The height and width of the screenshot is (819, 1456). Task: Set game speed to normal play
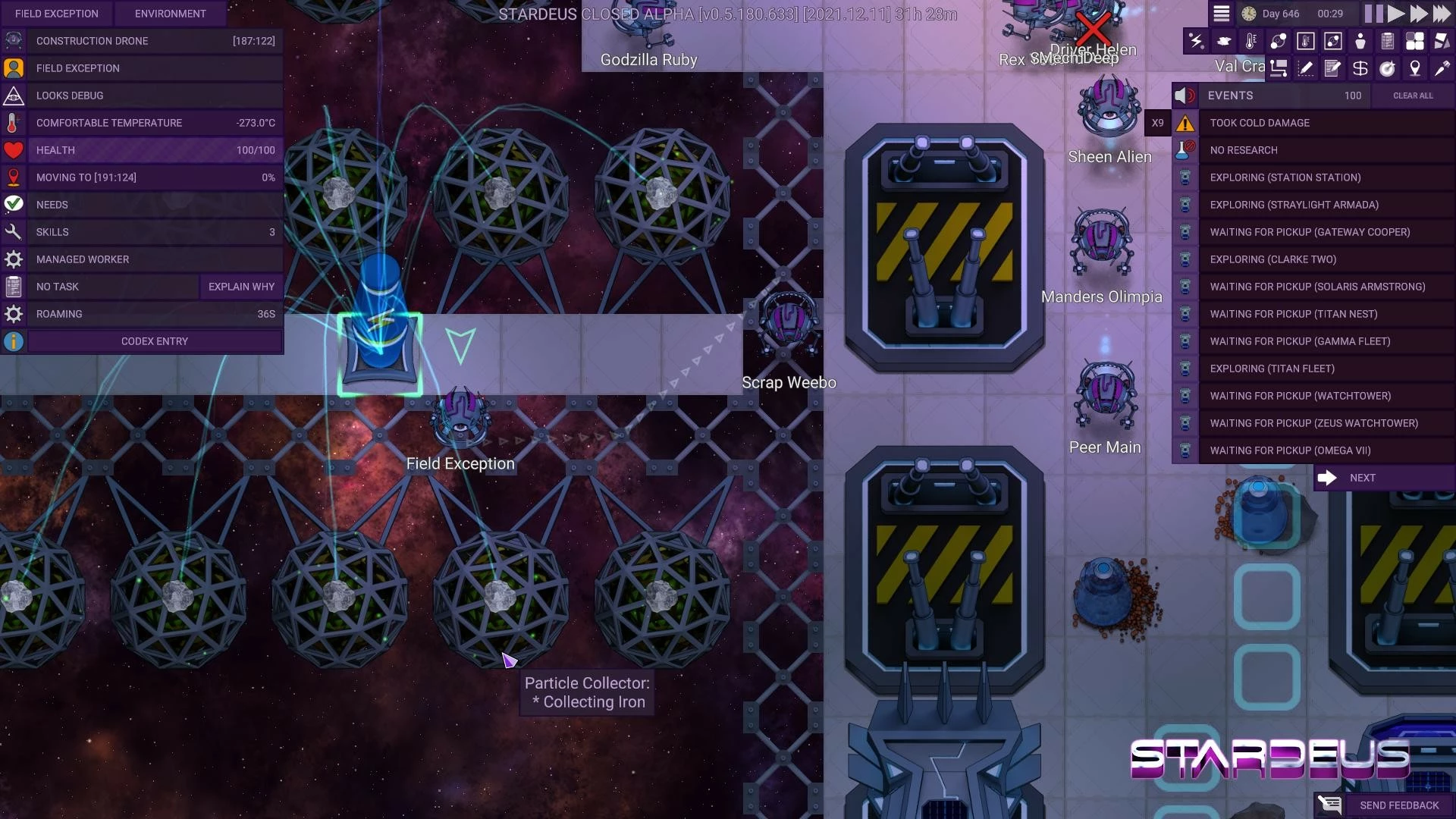click(1396, 14)
